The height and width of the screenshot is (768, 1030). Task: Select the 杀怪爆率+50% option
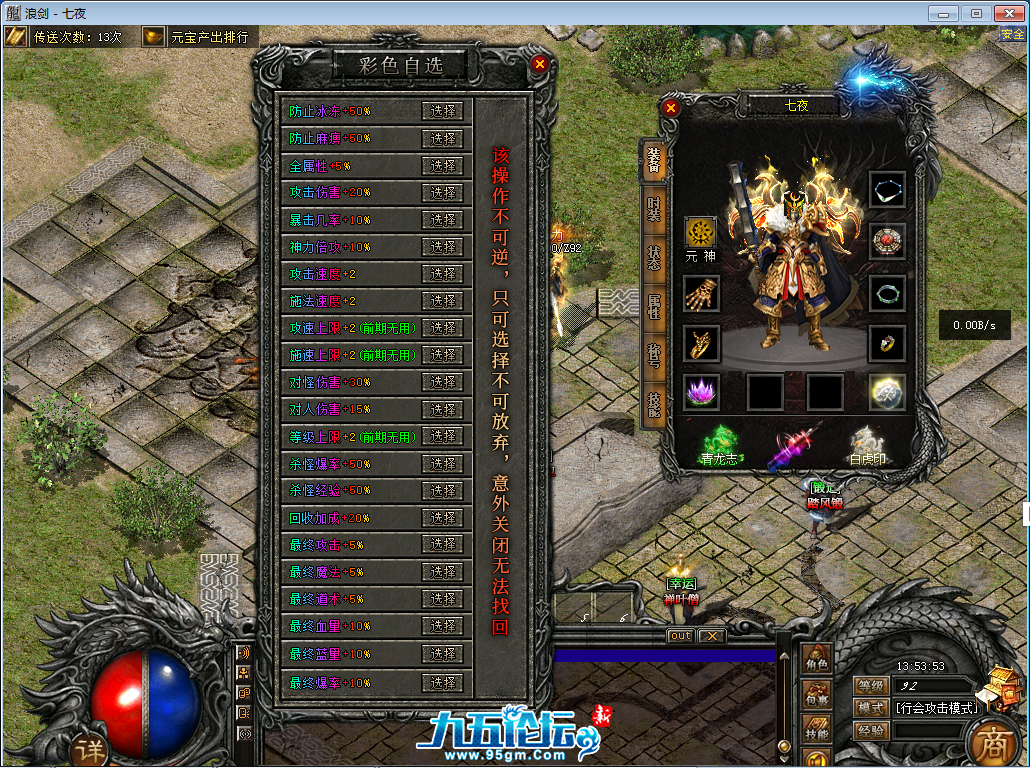point(443,464)
